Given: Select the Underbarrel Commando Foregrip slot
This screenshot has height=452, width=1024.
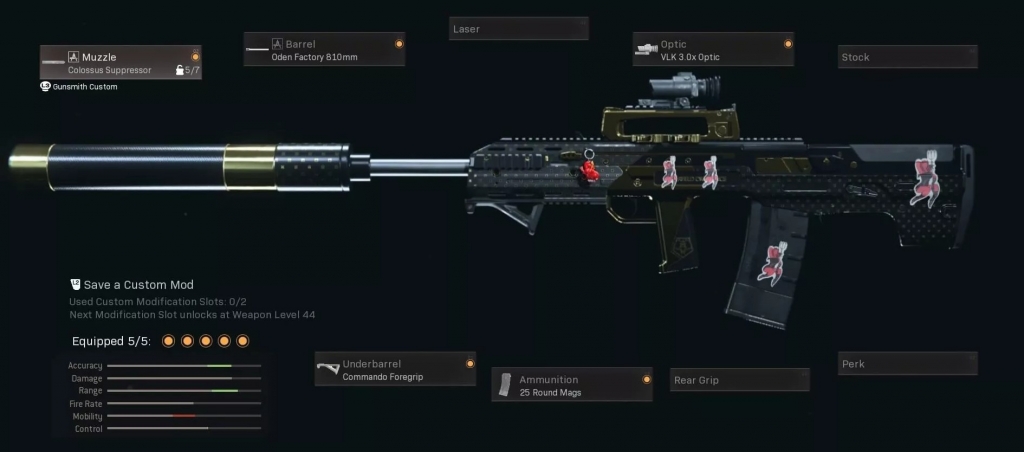Looking at the screenshot, I should click(395, 370).
